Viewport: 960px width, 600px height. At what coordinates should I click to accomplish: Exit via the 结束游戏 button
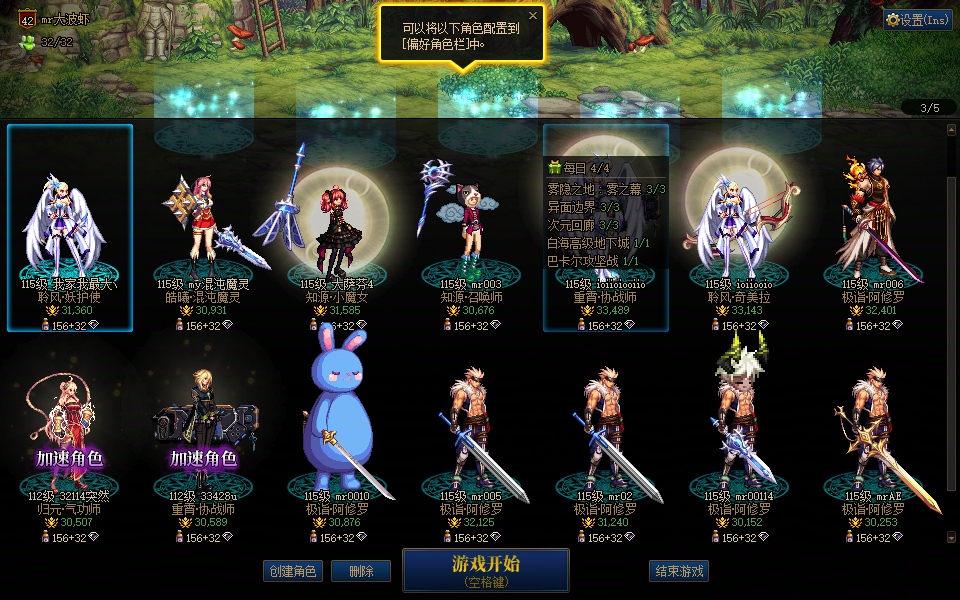(679, 571)
